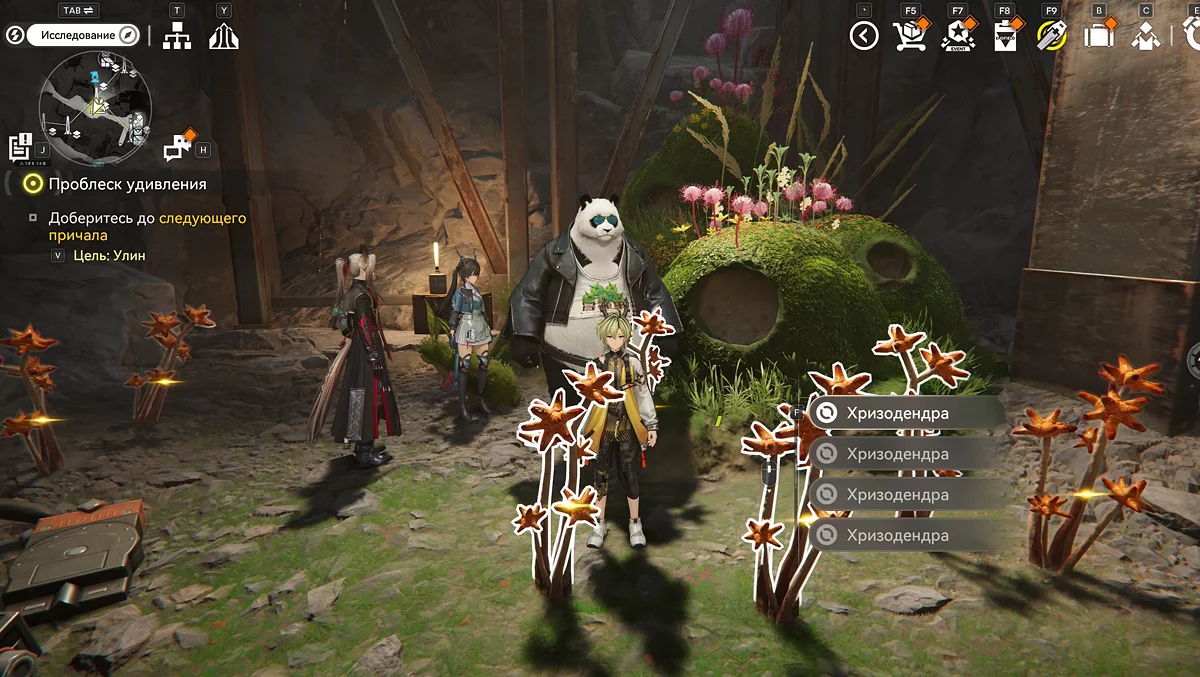Open the chat bubbles icon
The image size is (1200, 677).
(x=178, y=147)
